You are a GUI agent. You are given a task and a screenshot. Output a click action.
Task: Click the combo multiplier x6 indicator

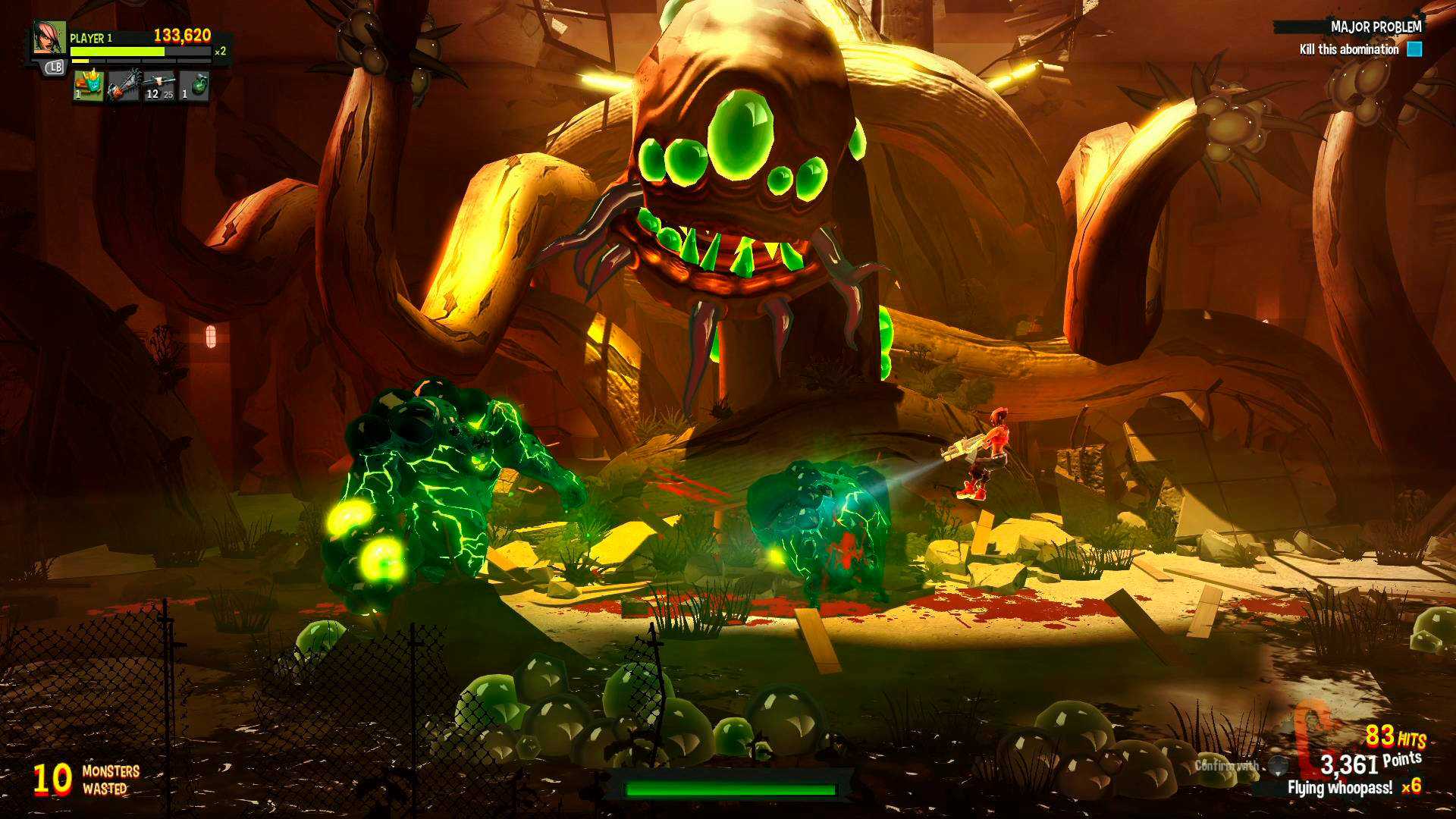pos(1412,786)
